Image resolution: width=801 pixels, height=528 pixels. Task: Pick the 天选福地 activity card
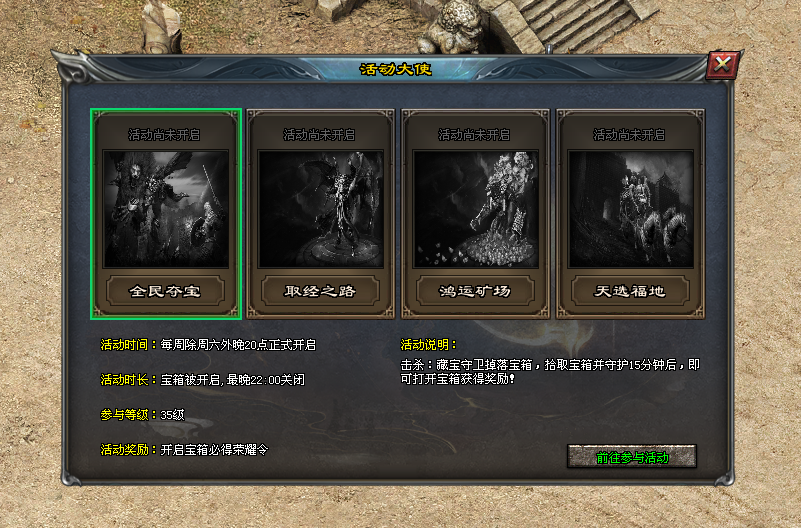tap(631, 214)
